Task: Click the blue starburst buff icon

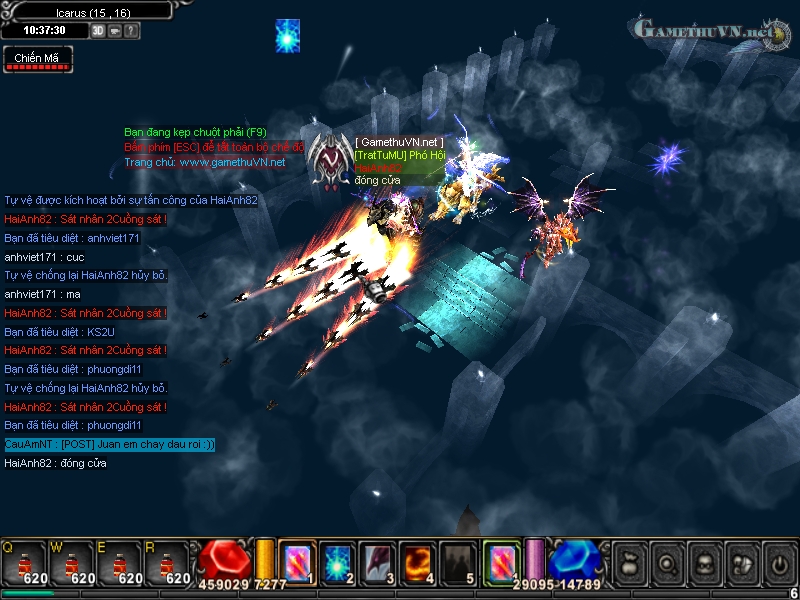Action: 288,35
